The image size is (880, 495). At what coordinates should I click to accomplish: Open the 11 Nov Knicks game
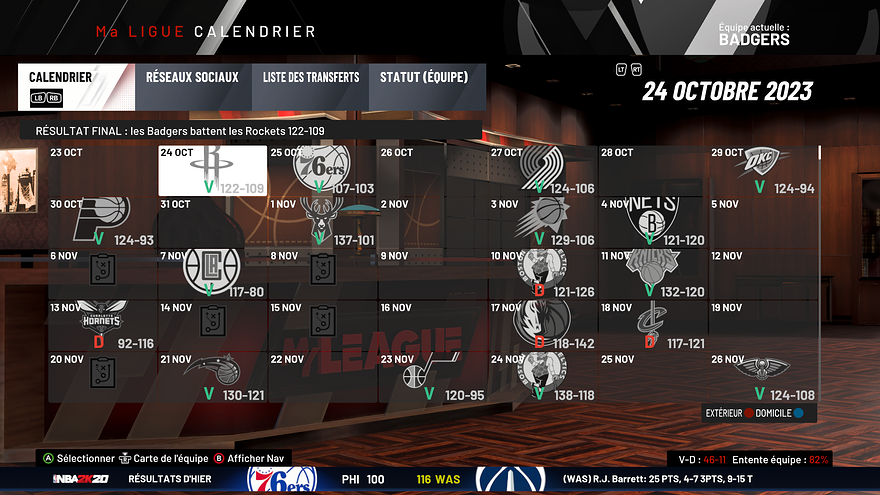[x=652, y=273]
